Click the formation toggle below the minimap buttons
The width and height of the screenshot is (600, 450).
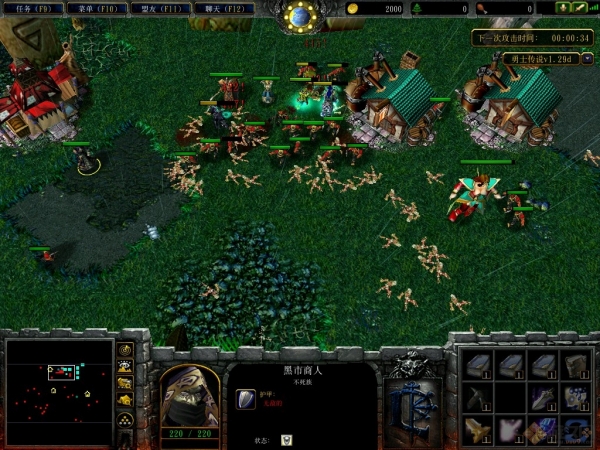coord(125,420)
